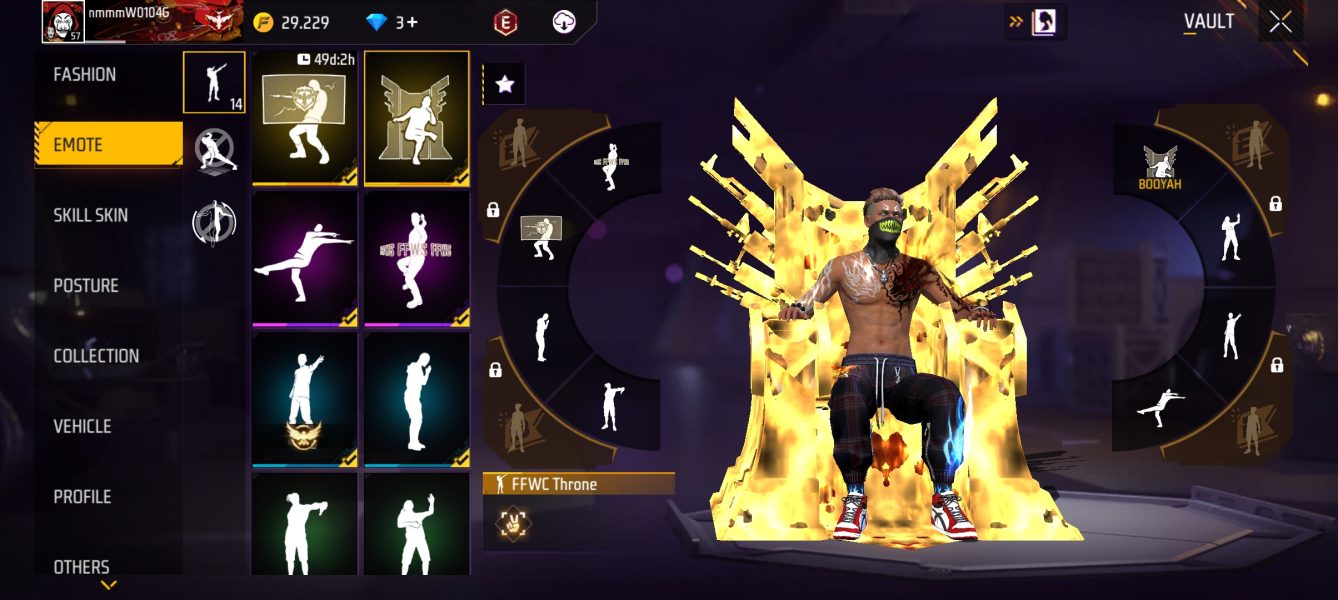Click the red E hexagon icon
The height and width of the screenshot is (600, 1338).
pyautogui.click(x=506, y=22)
